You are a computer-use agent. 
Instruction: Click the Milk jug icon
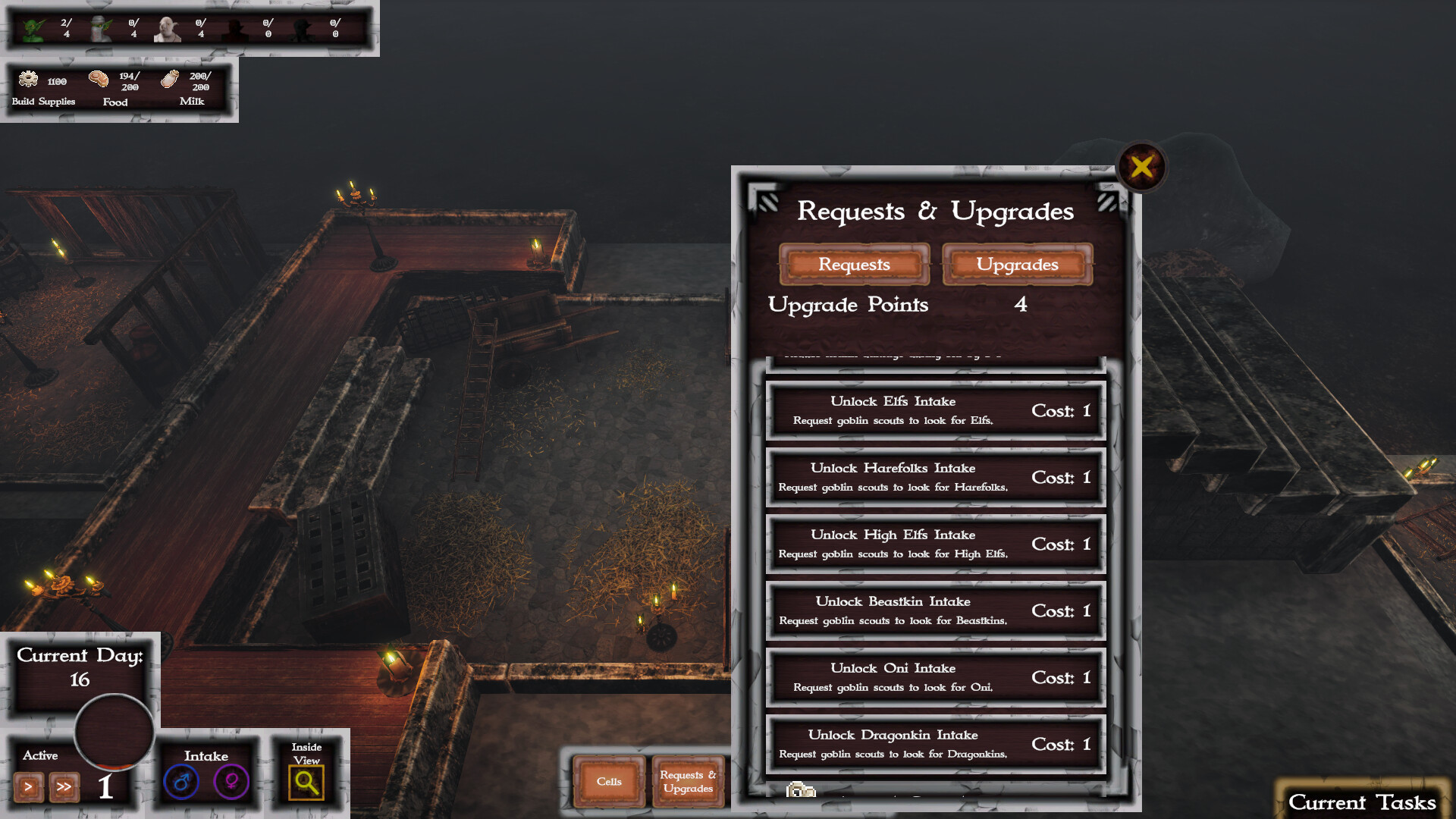(x=169, y=81)
